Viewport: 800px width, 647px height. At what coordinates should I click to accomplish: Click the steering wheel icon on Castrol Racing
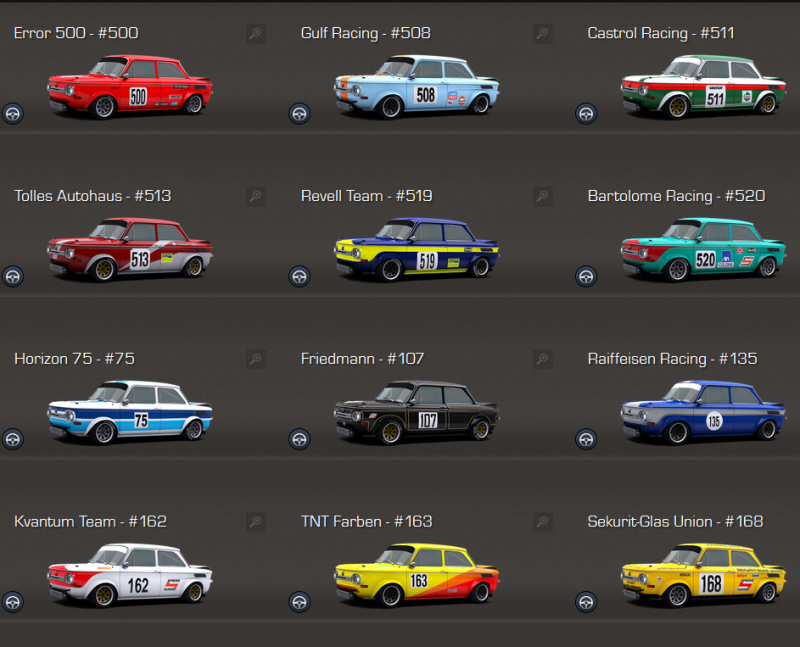(x=586, y=113)
